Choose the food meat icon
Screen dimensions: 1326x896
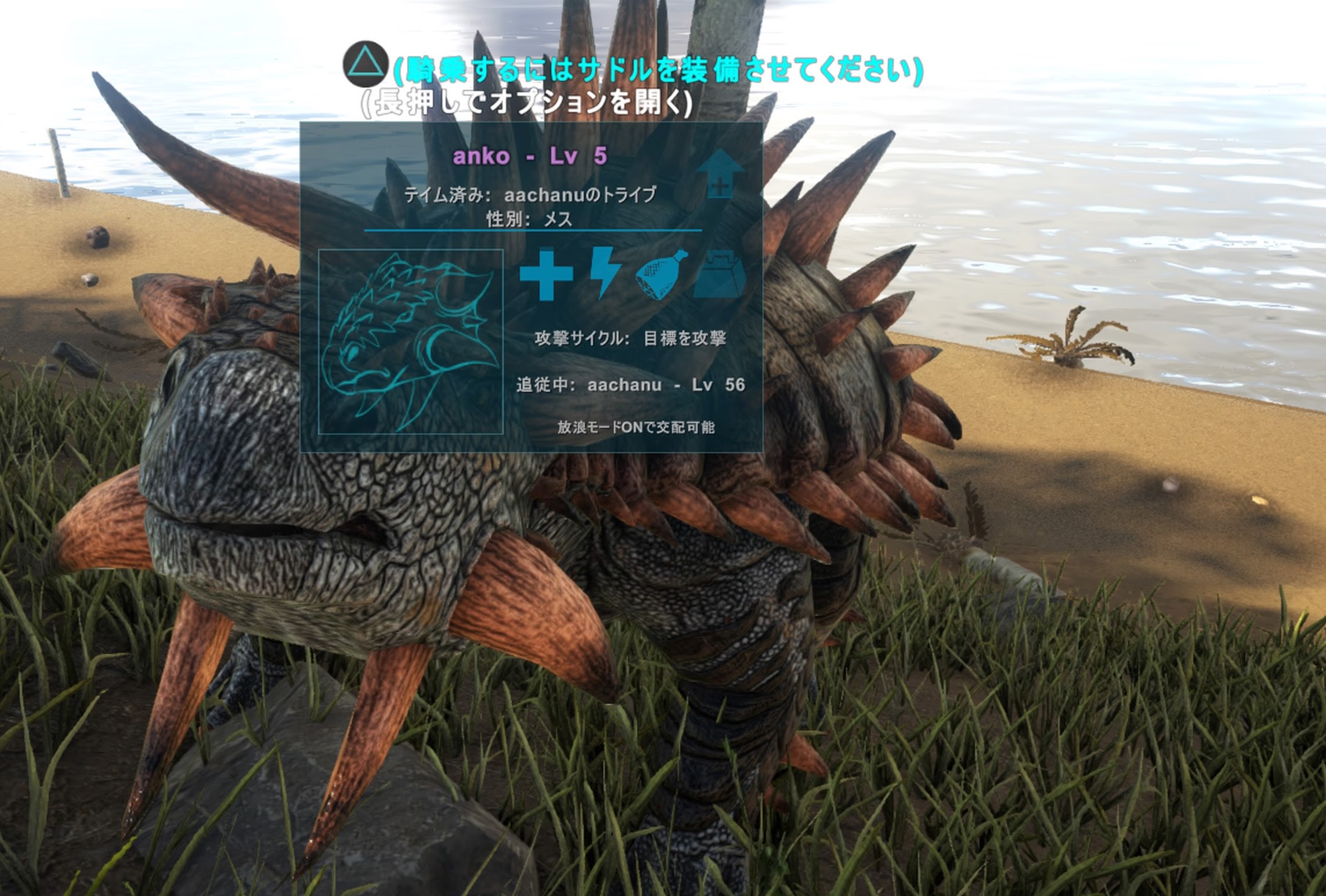(662, 275)
